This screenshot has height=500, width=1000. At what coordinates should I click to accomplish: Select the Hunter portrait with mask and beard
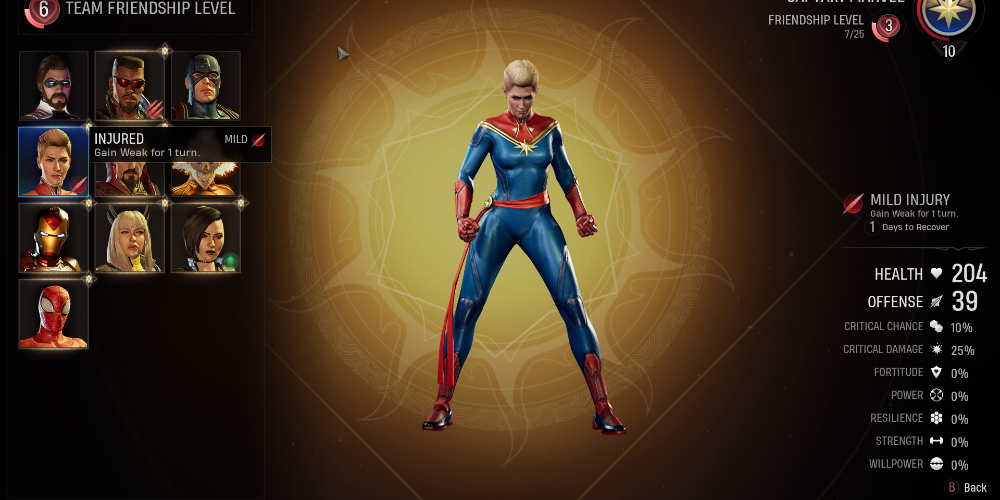pos(53,86)
